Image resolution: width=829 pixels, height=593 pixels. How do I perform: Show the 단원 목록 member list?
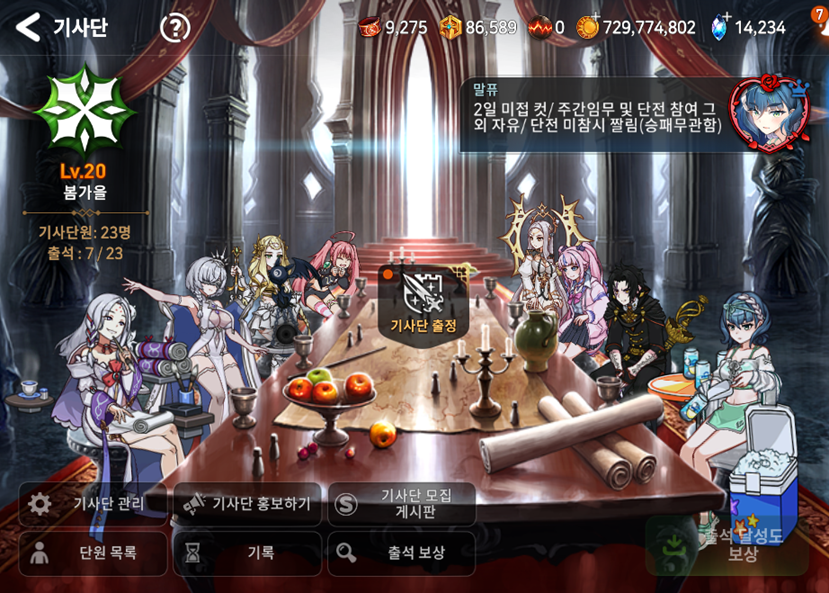click(93, 553)
